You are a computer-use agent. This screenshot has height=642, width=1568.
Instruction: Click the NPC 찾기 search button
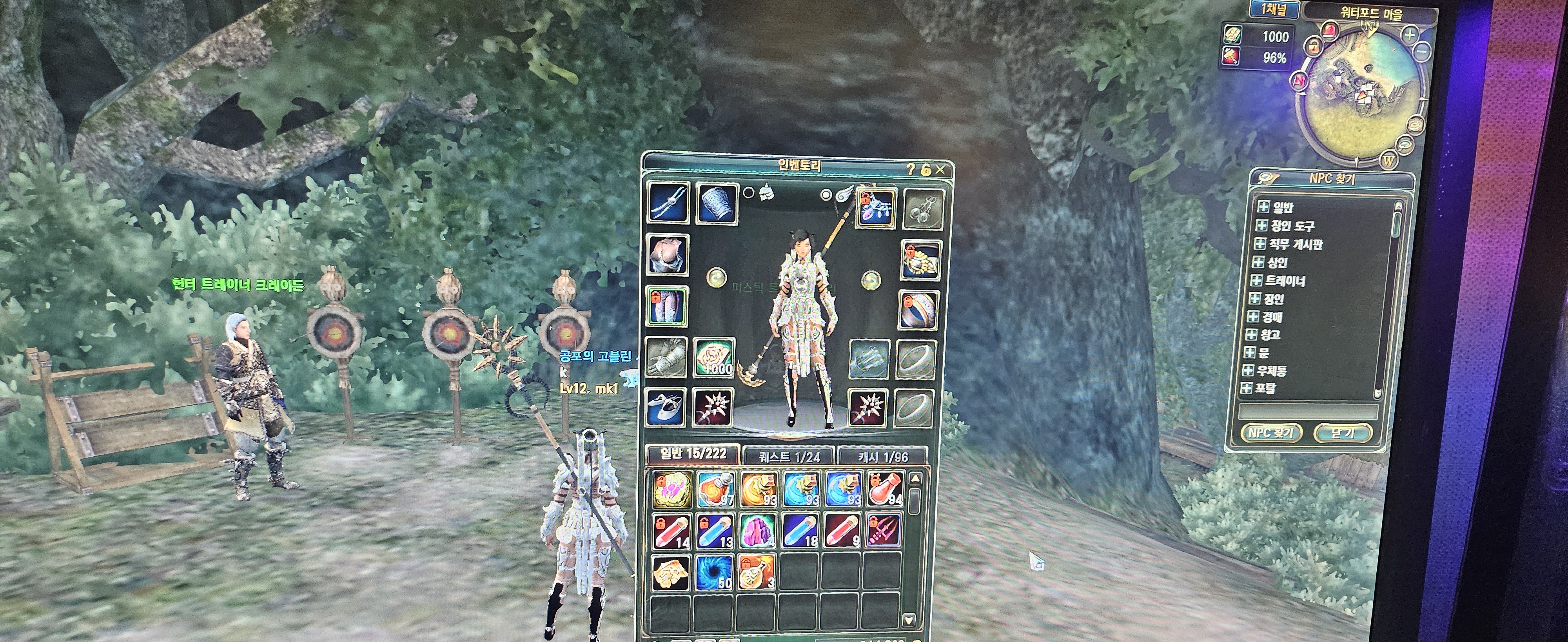(1271, 433)
